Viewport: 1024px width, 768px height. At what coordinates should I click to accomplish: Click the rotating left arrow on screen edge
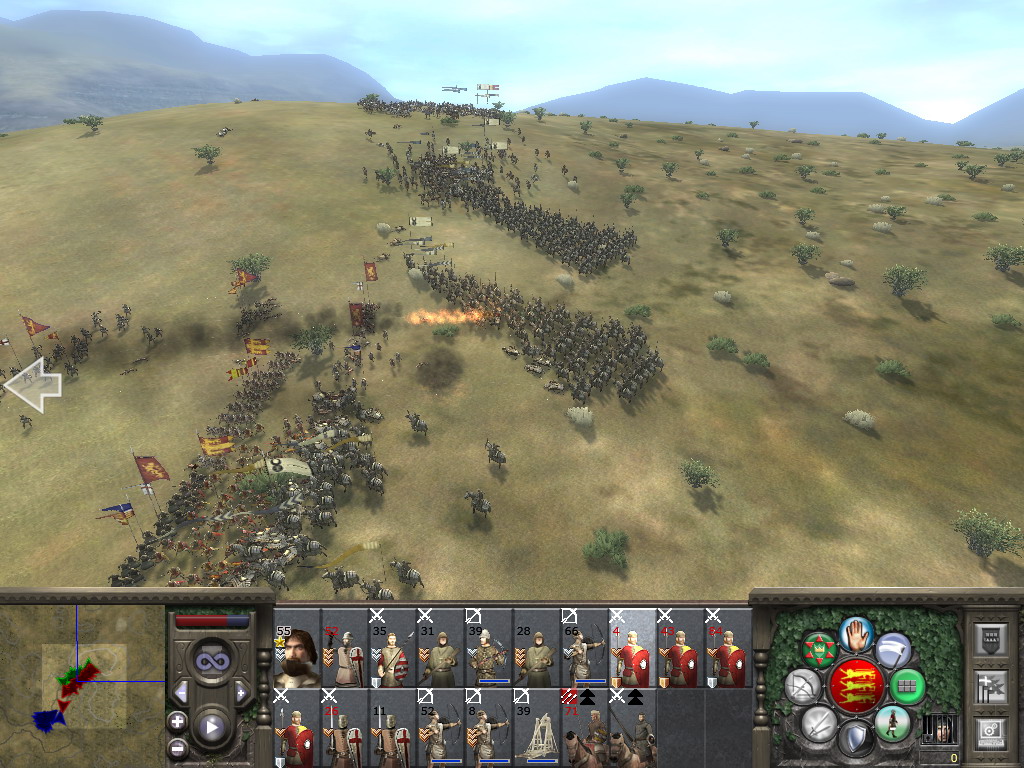click(33, 385)
